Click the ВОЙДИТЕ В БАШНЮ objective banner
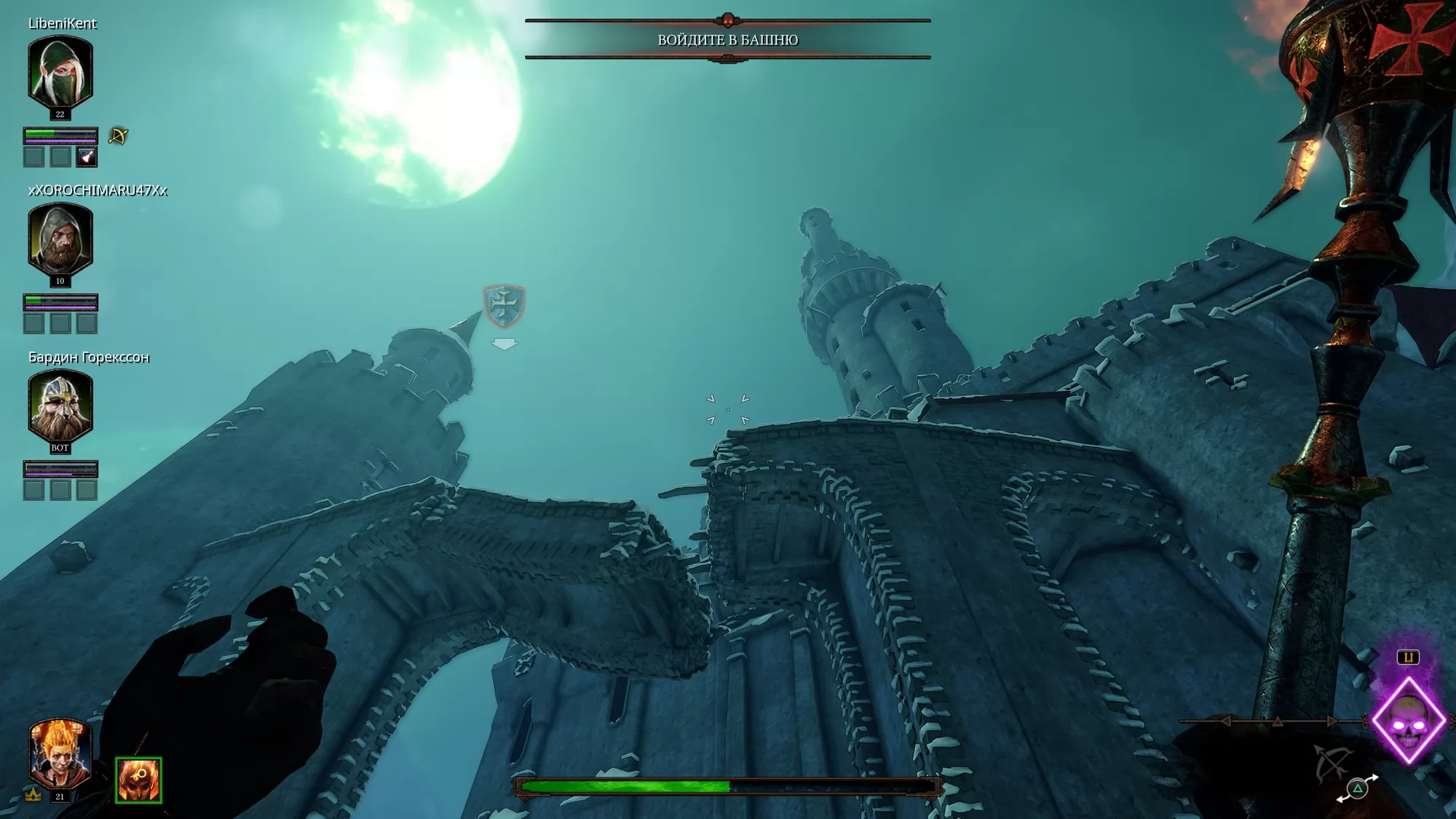This screenshot has height=819, width=1456. click(727, 39)
